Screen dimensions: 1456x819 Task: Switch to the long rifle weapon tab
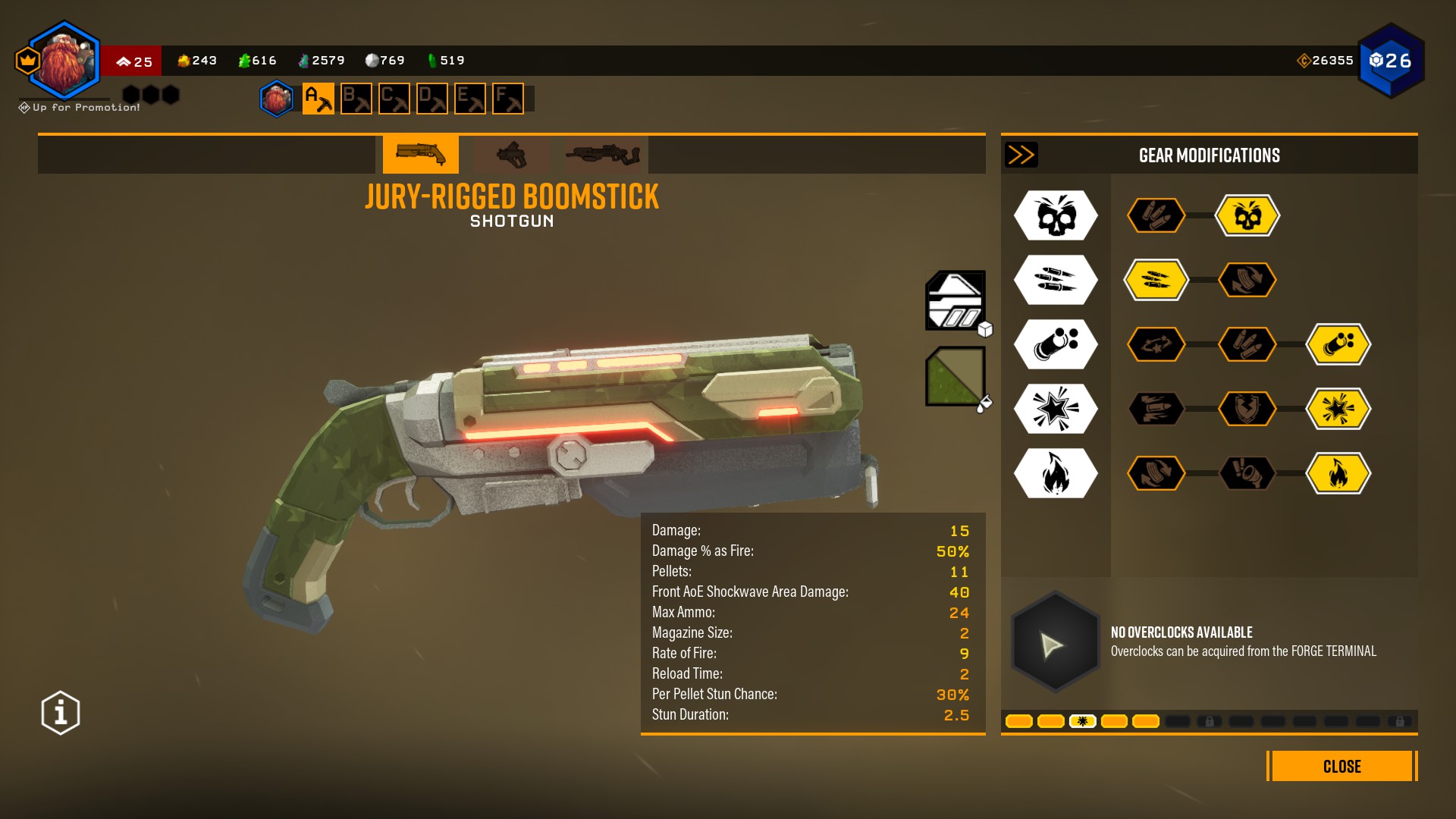click(602, 155)
